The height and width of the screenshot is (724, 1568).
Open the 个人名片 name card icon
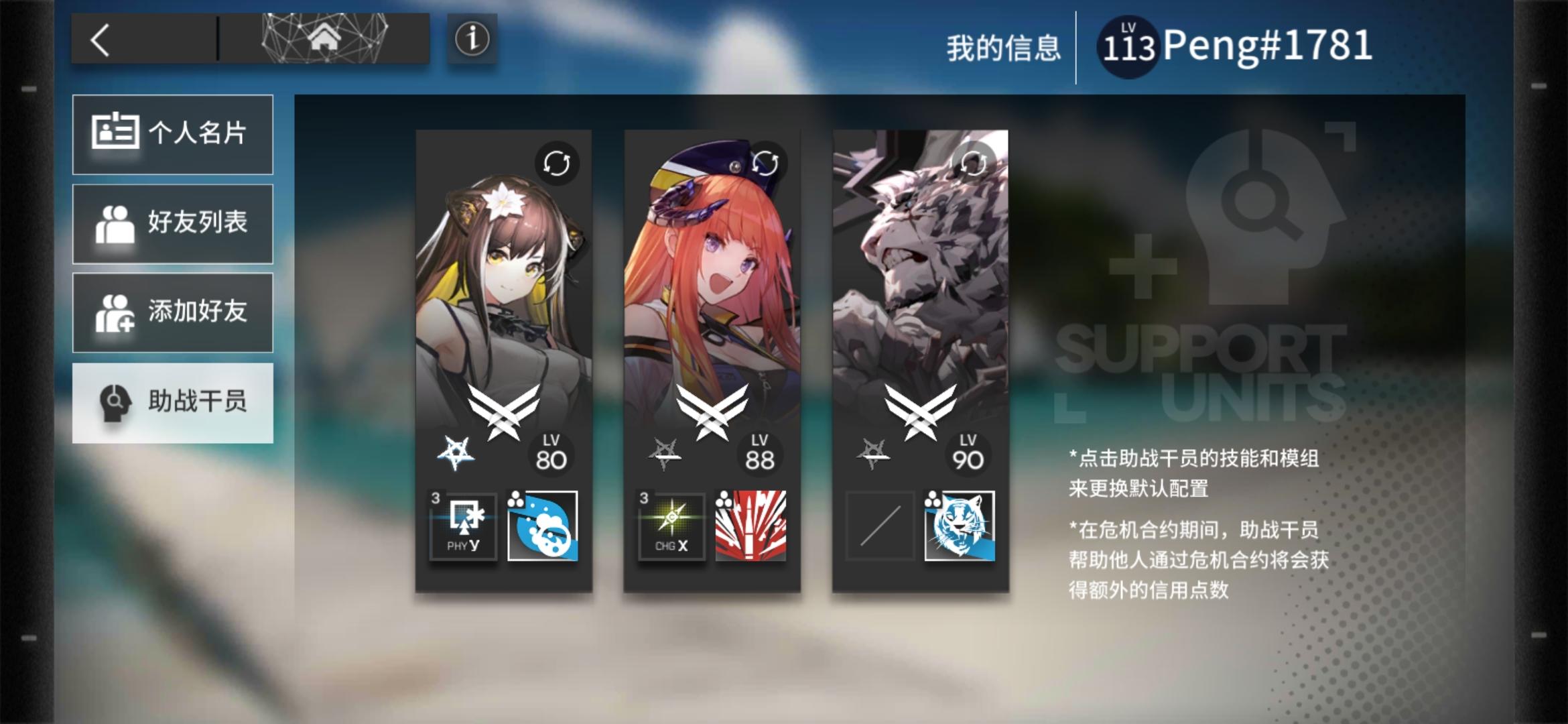tap(117, 134)
